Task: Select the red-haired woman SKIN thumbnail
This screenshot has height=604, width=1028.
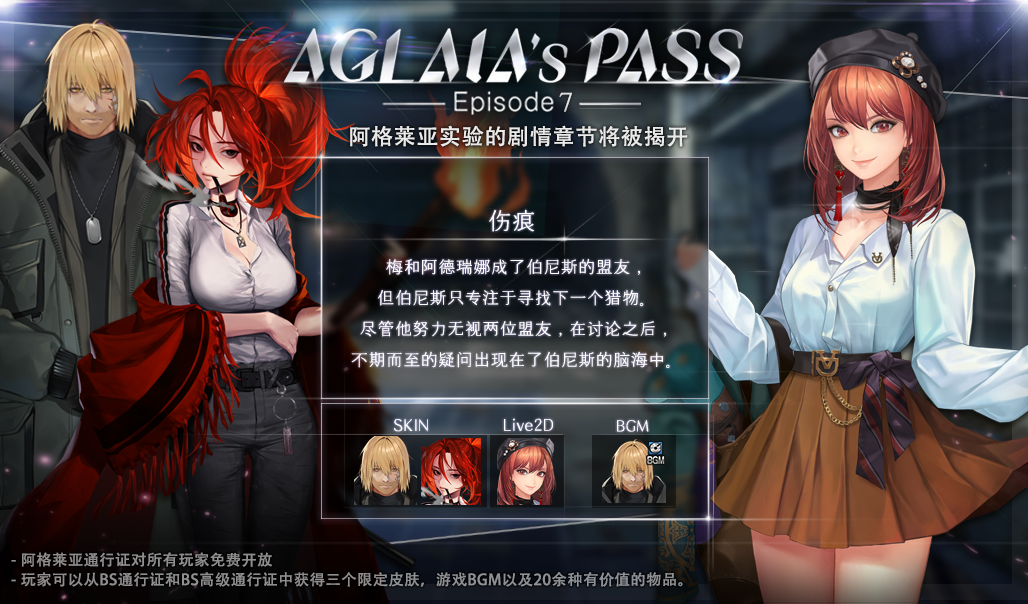Action: (451, 470)
